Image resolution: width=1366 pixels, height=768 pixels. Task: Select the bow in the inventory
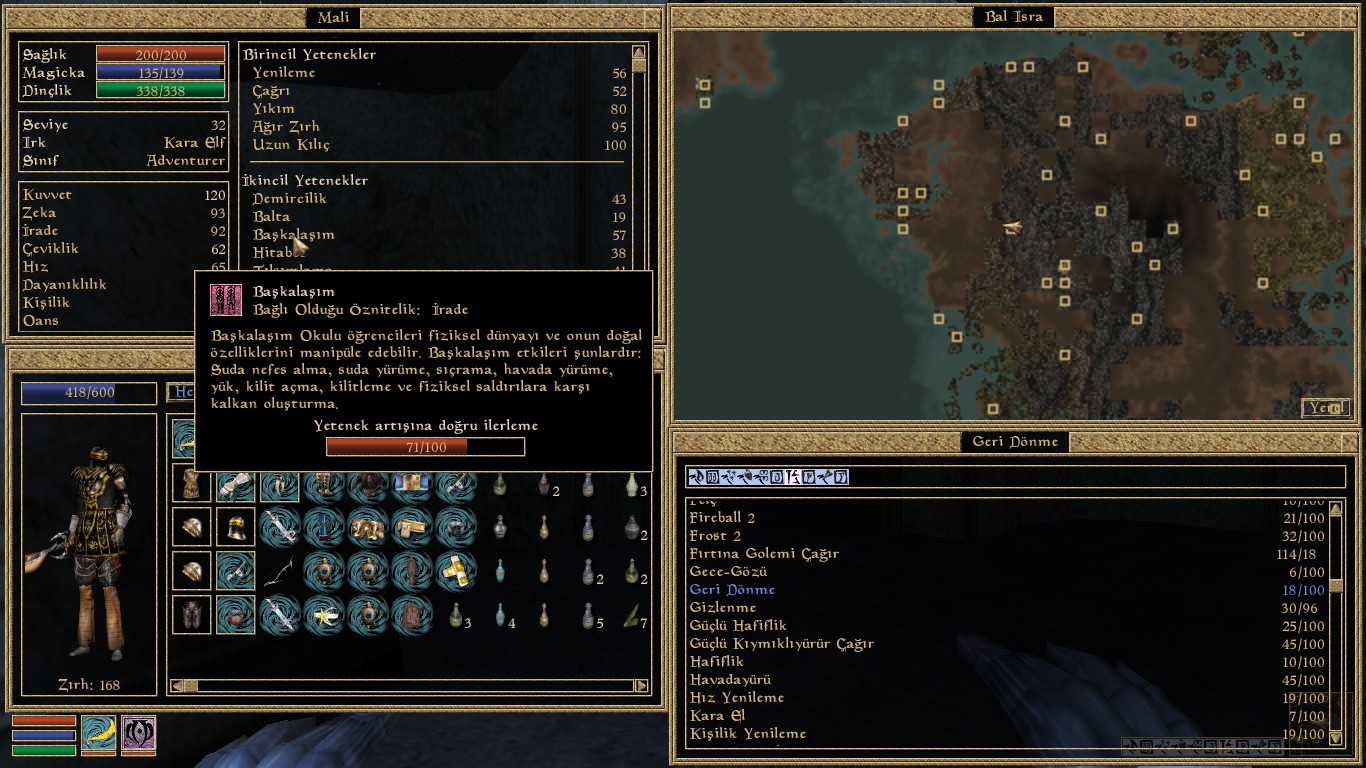[x=279, y=571]
